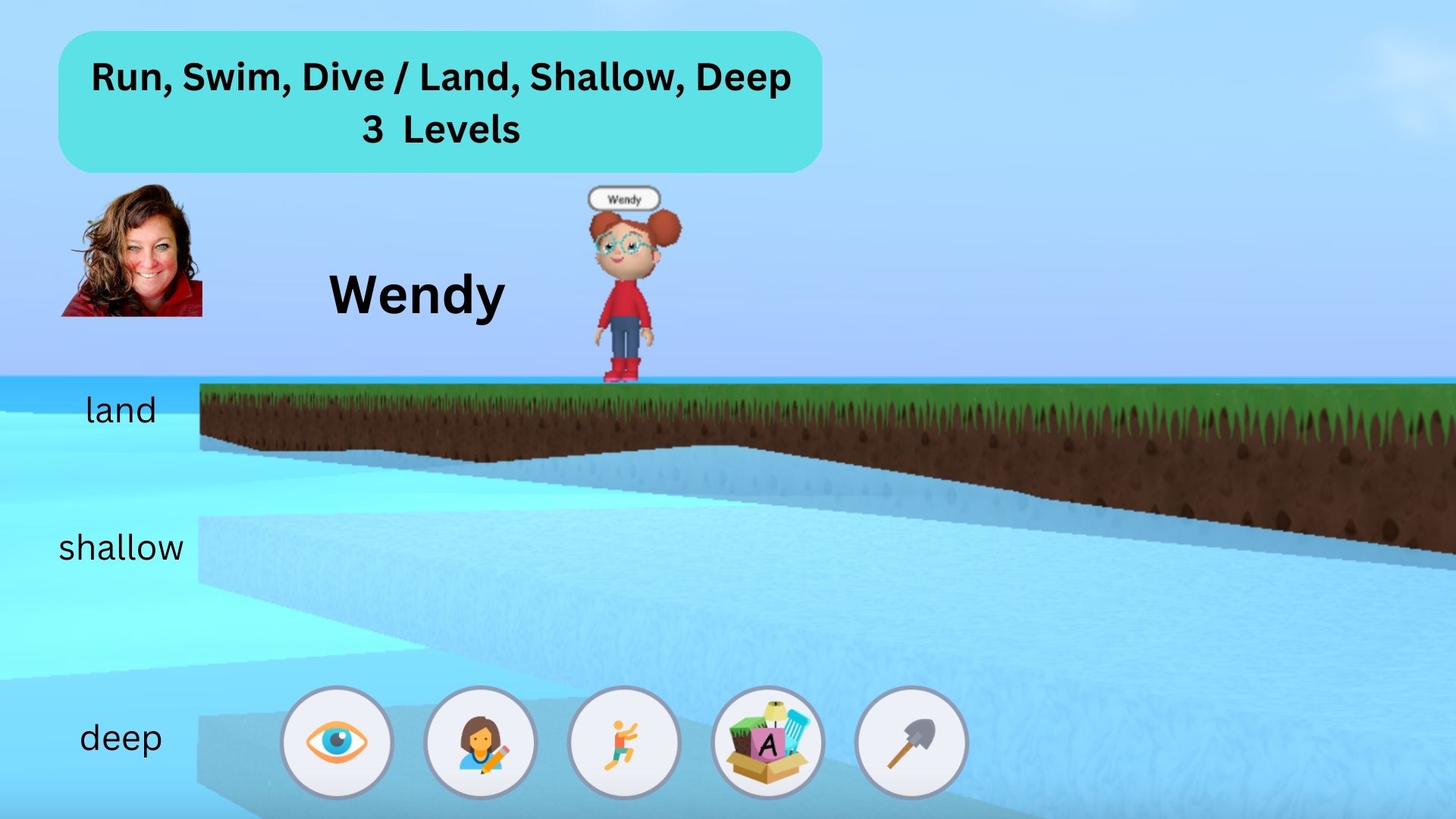Click the 'shallow' level label

tap(121, 547)
